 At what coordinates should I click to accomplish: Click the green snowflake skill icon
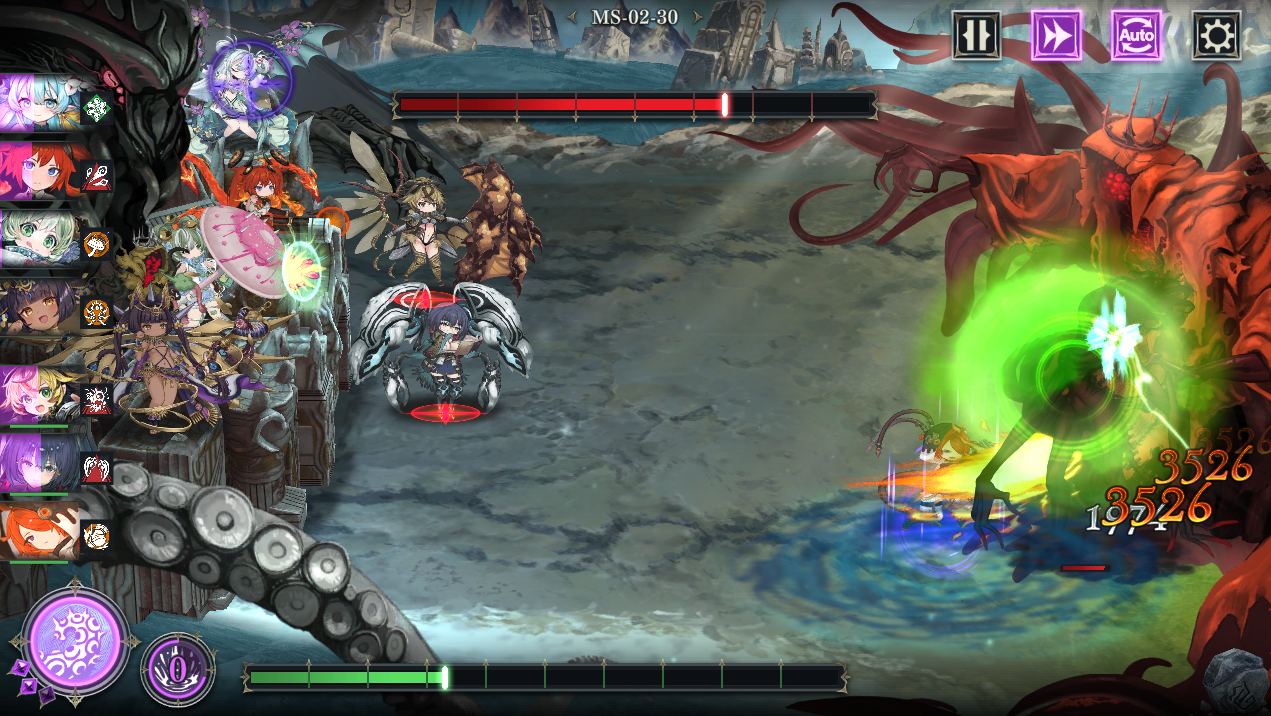(x=97, y=107)
